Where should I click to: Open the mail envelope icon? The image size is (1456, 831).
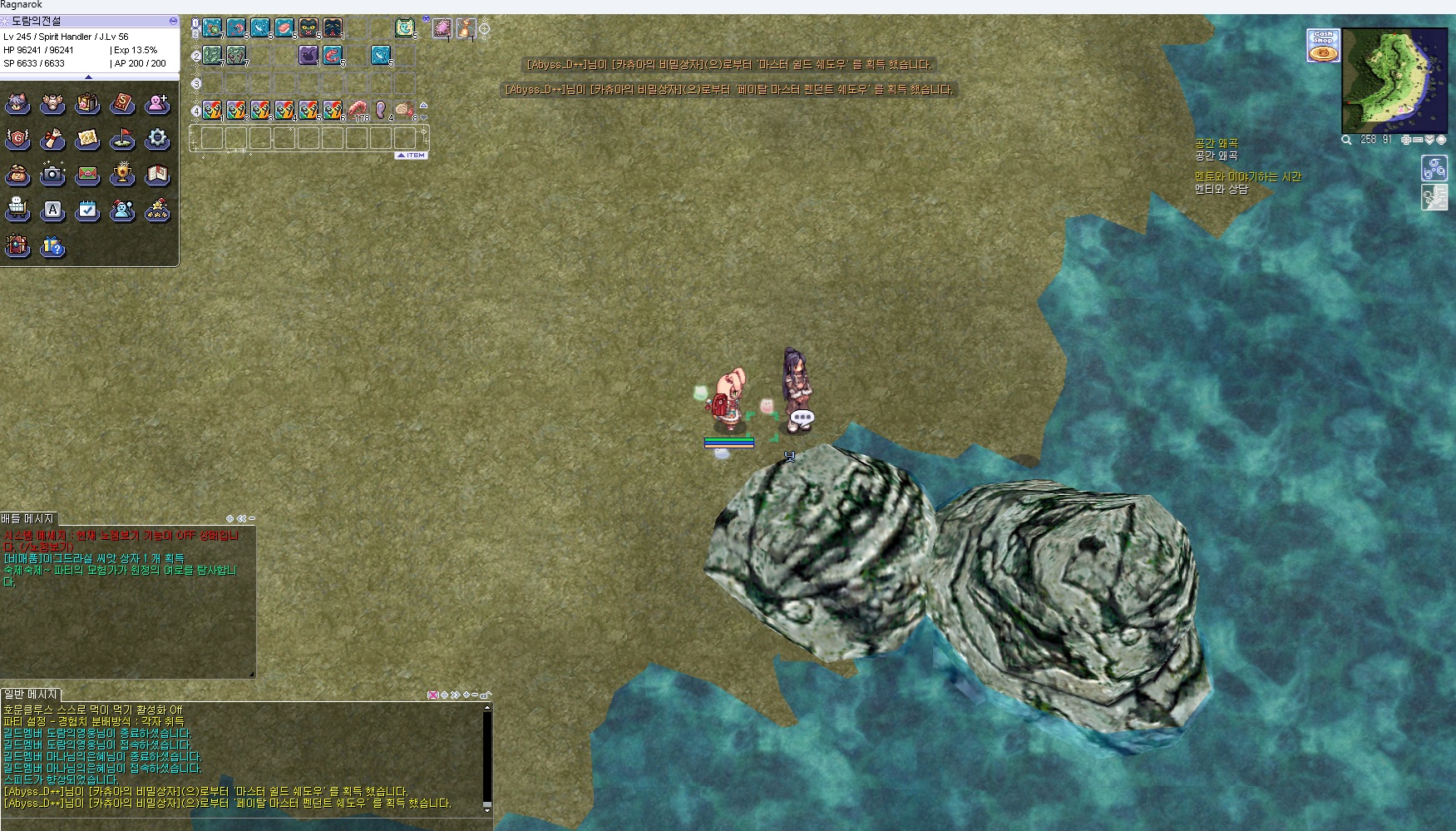coord(87,175)
